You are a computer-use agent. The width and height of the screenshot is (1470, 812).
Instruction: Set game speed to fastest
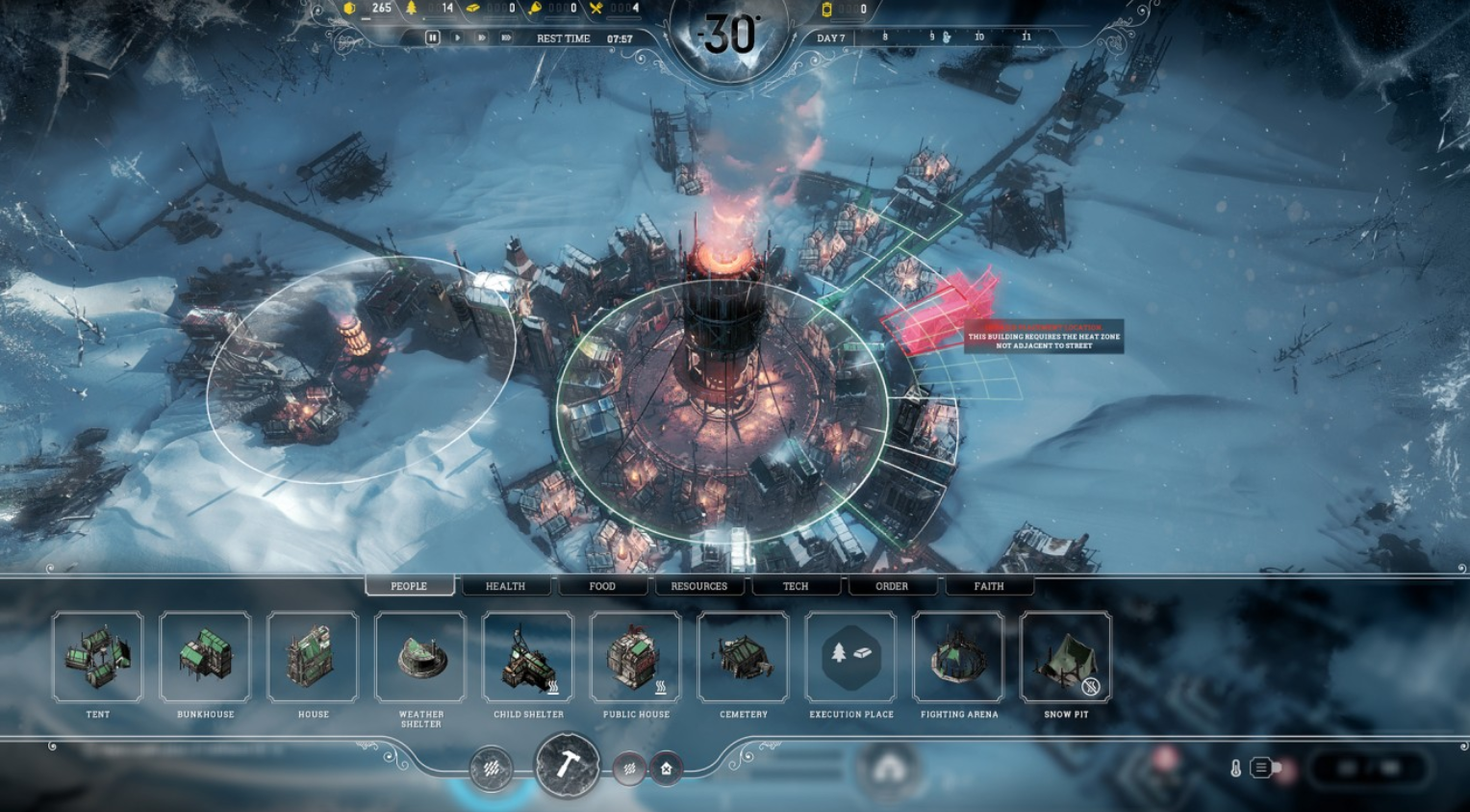pyautogui.click(x=506, y=38)
